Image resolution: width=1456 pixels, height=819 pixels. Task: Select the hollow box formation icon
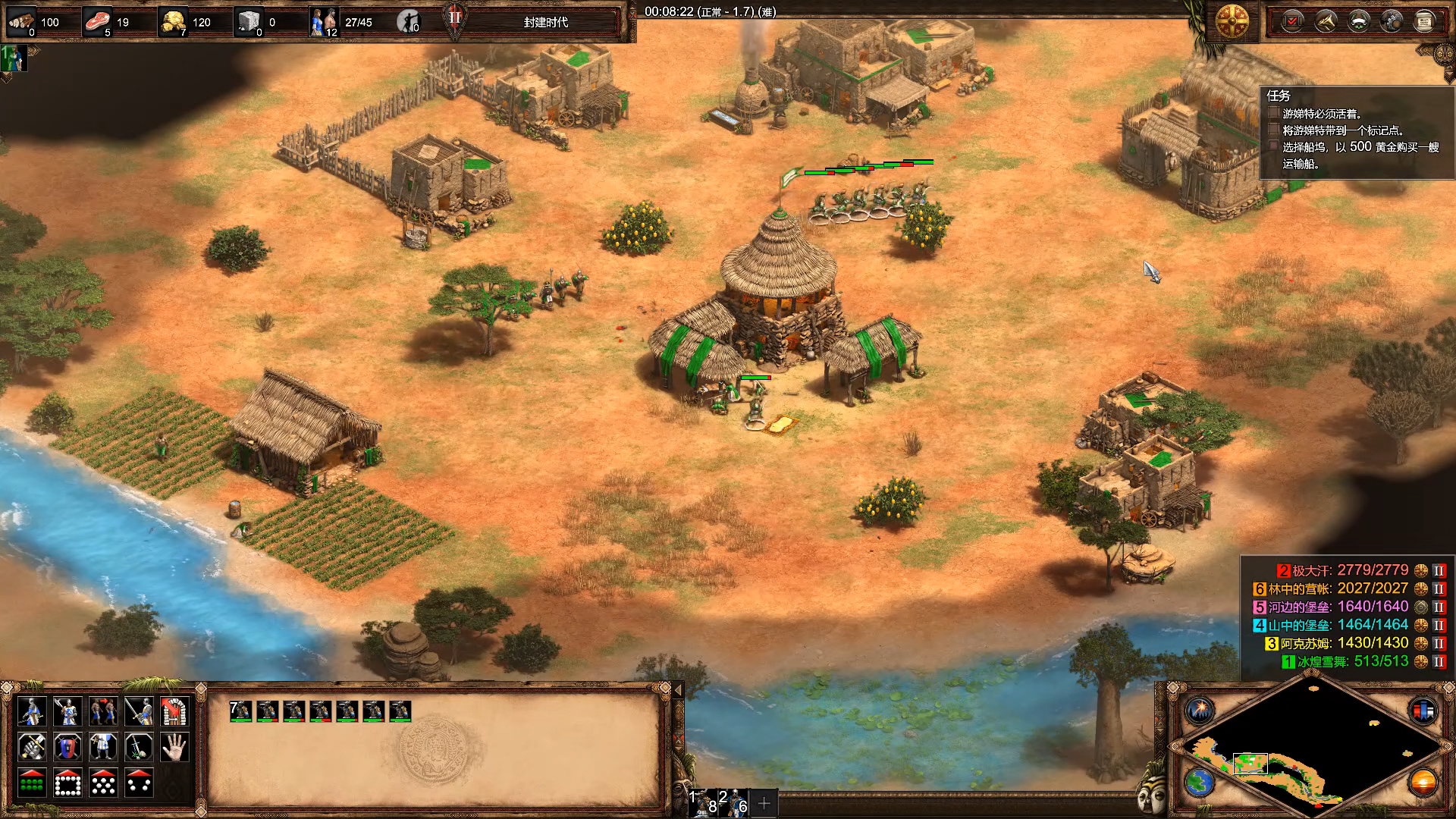(x=67, y=783)
